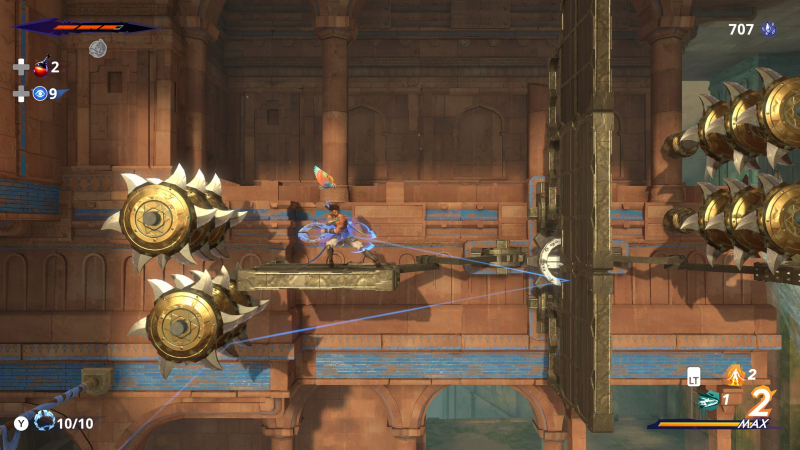The width and height of the screenshot is (800, 450).
Task: Click the time crystal currency icon
Action: click(x=769, y=30)
